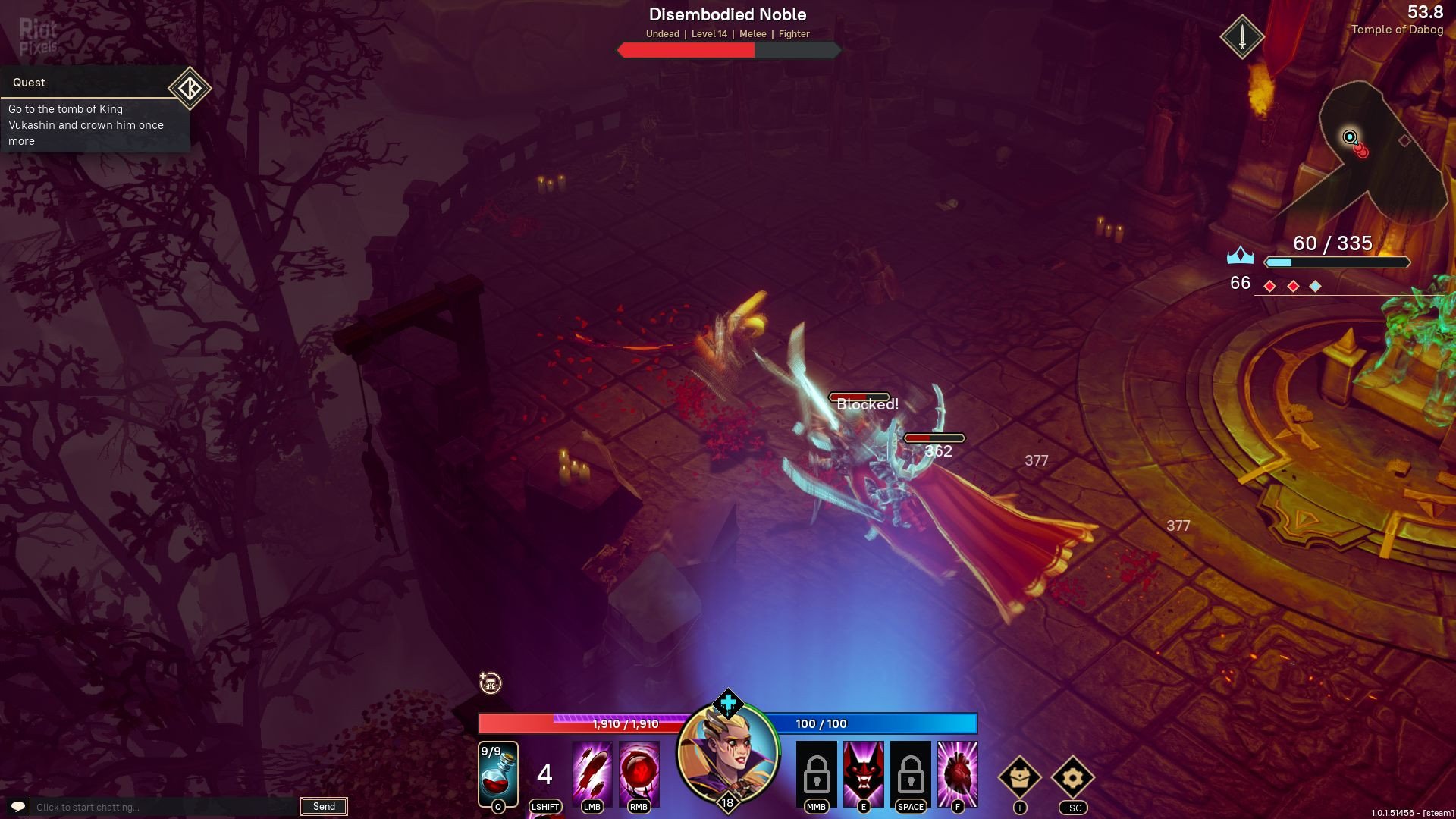Image resolution: width=1456 pixels, height=819 pixels.
Task: Select the blue crown icon
Action: 1240,256
